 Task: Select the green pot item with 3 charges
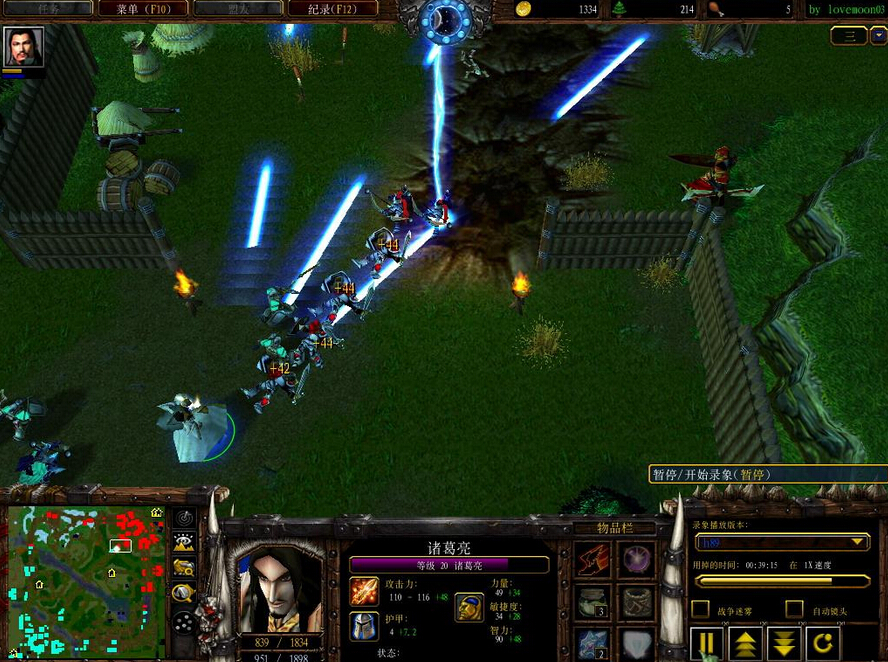click(x=593, y=601)
